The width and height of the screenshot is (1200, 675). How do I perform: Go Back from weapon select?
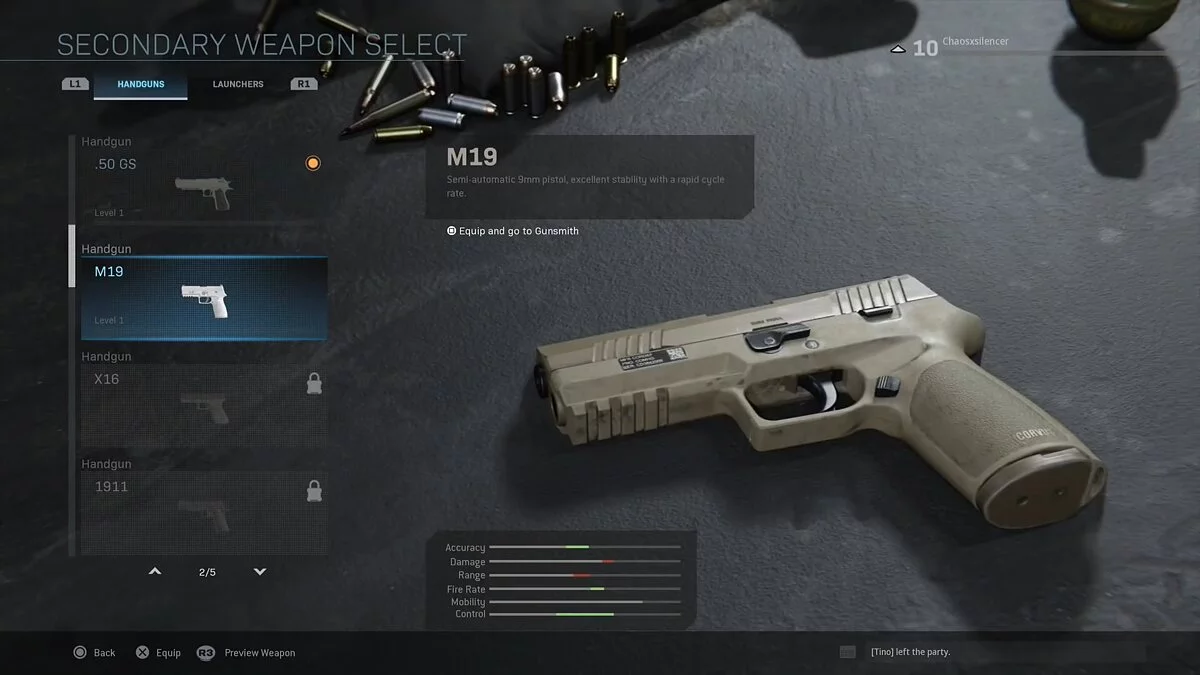[95, 653]
